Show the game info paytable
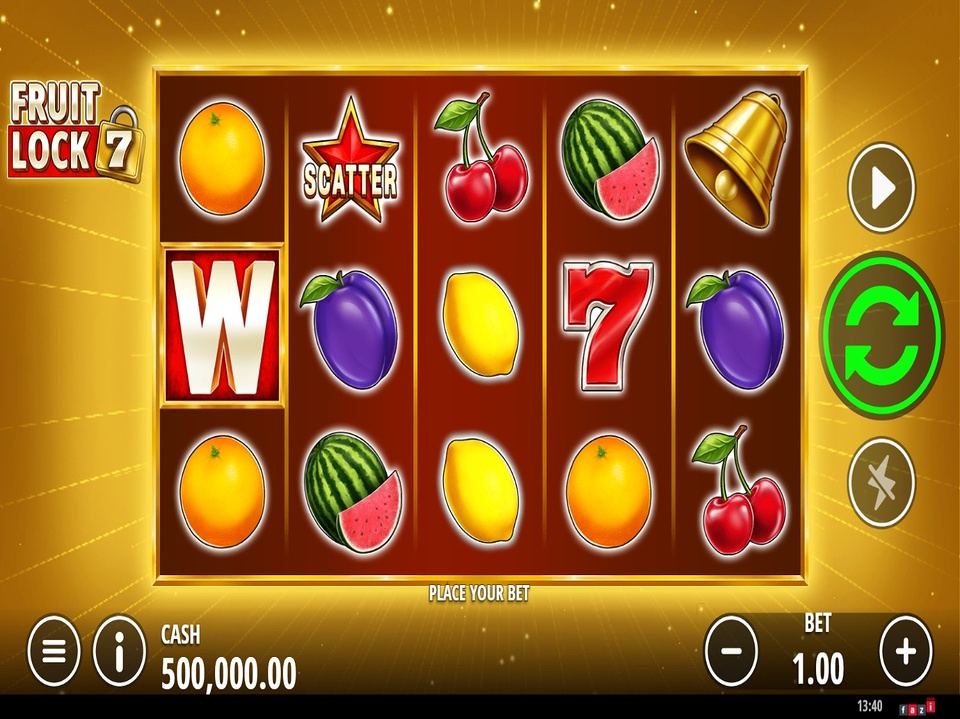Screen dimensions: 960x719 tap(119, 651)
